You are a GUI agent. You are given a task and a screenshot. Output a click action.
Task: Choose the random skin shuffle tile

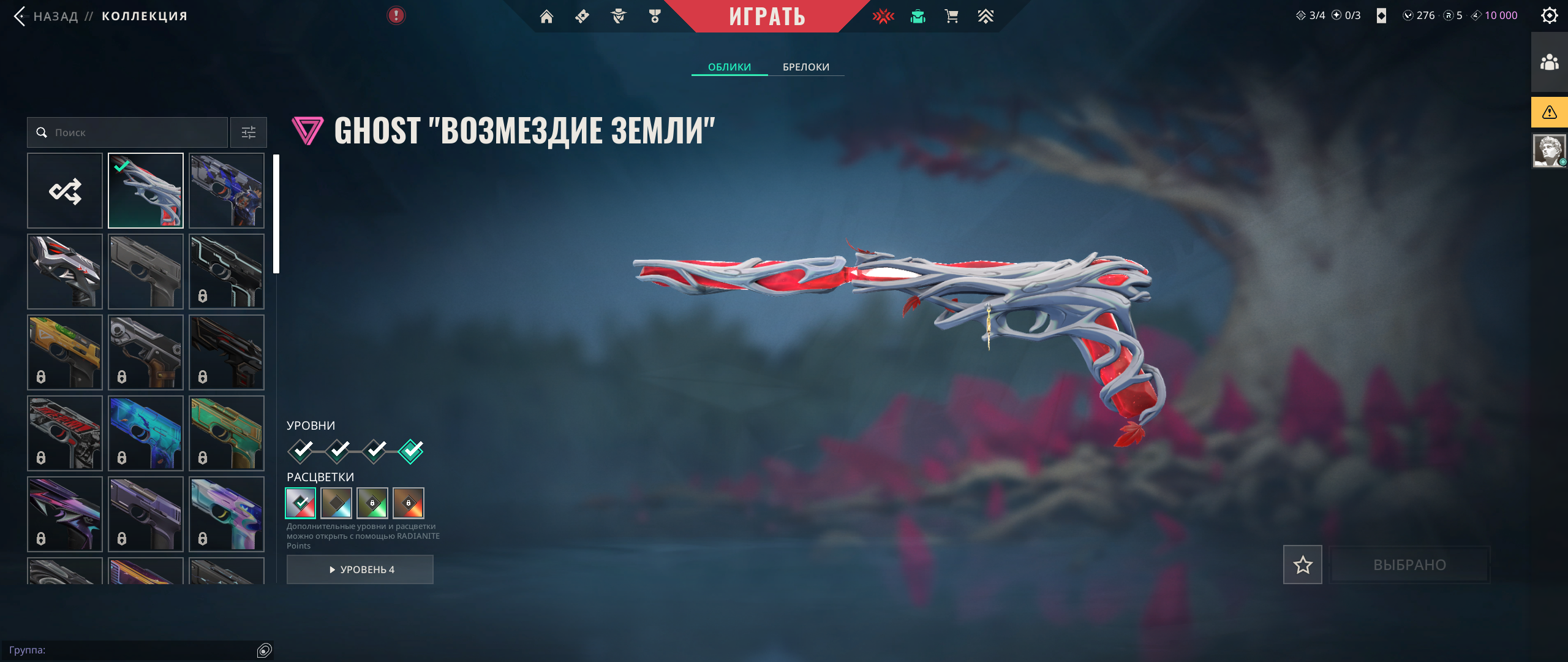pyautogui.click(x=65, y=191)
